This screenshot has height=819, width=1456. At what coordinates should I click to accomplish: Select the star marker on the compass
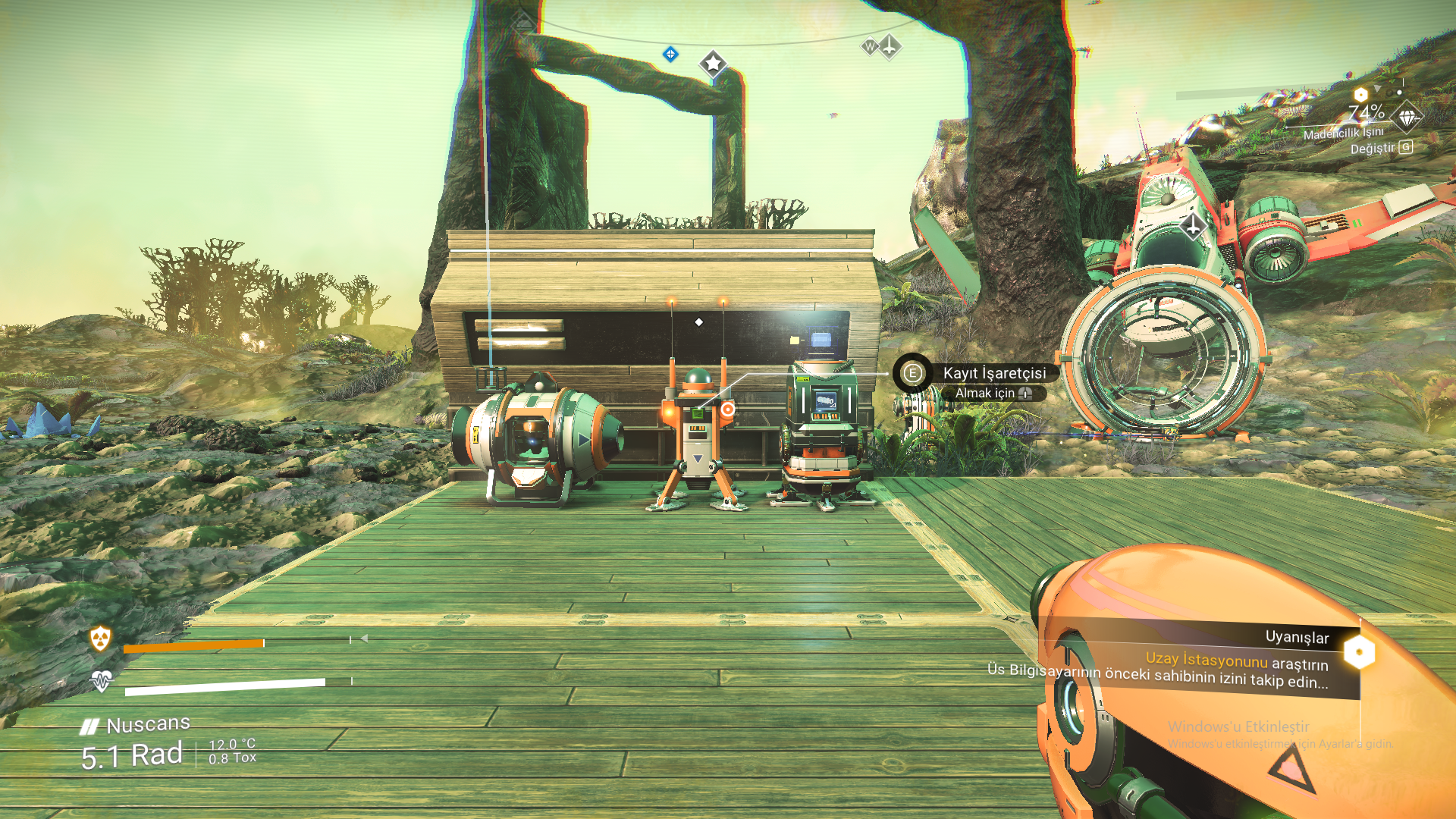point(713,64)
